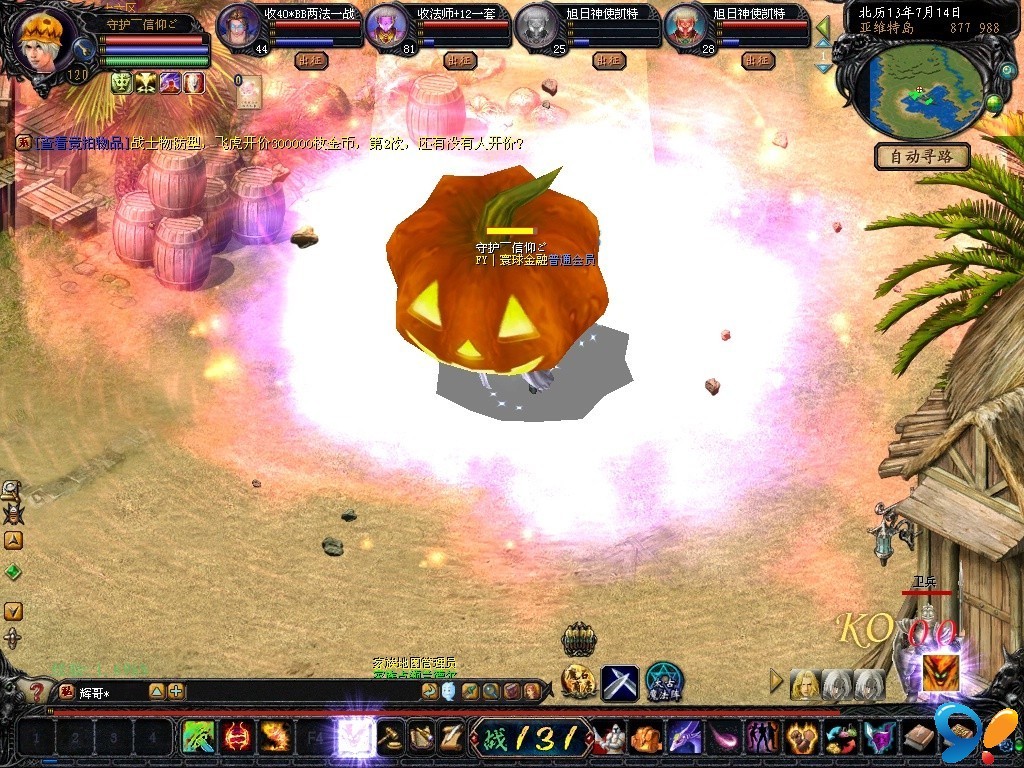The width and height of the screenshot is (1024, 768).
Task: Open the red question mark help button
Action: tap(37, 691)
